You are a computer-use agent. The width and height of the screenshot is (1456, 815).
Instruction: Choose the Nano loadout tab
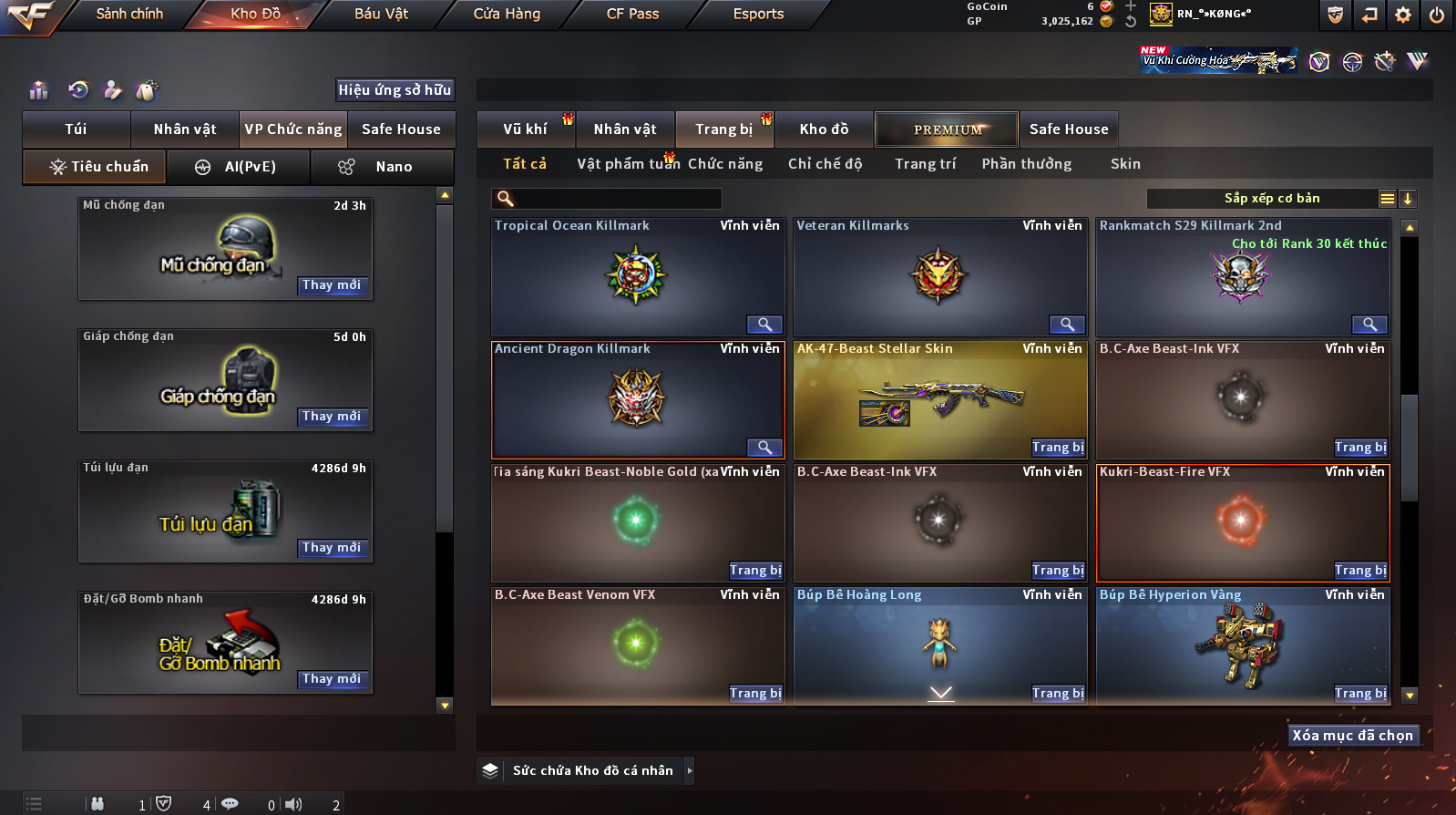(x=383, y=167)
